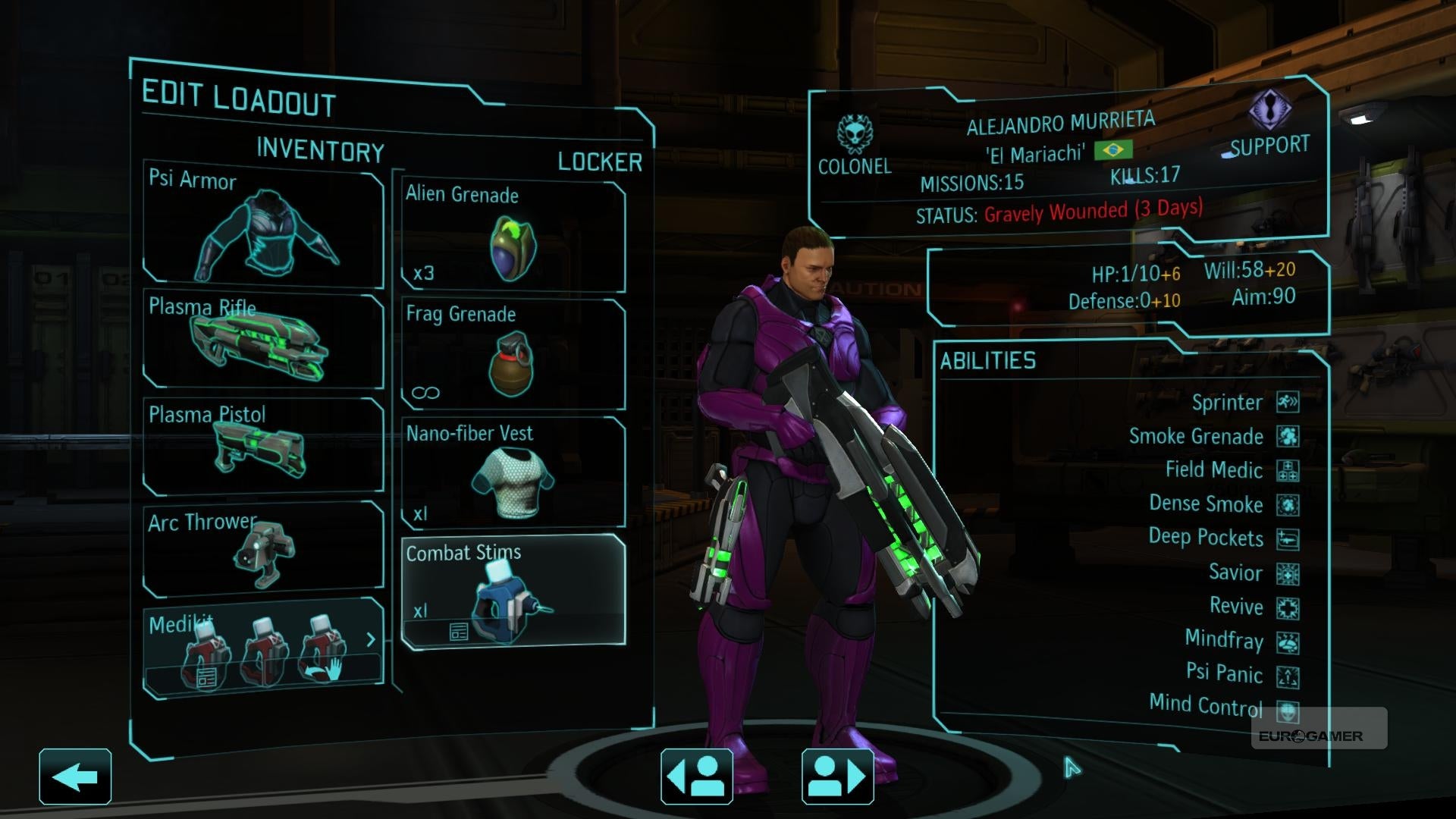Select the Psi Panic ability icon
This screenshot has height=819, width=1456.
pyautogui.click(x=1288, y=676)
